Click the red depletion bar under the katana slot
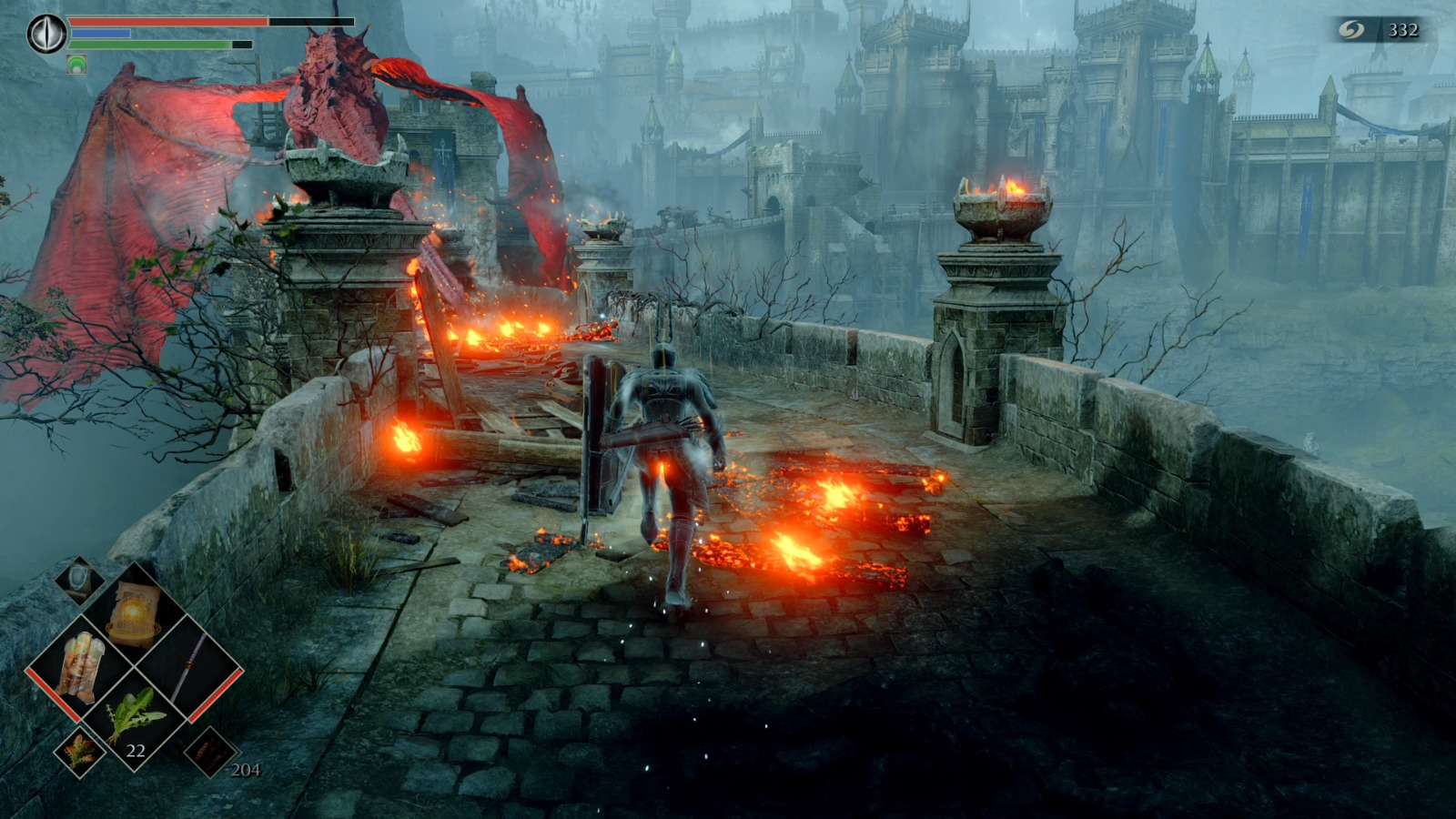This screenshot has width=1456, height=819. [218, 693]
